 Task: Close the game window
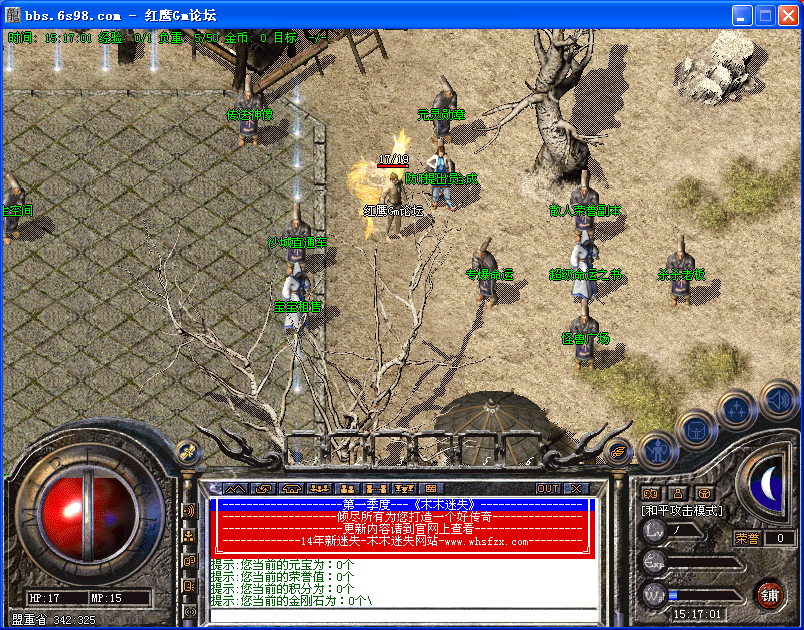pyautogui.click(x=787, y=15)
